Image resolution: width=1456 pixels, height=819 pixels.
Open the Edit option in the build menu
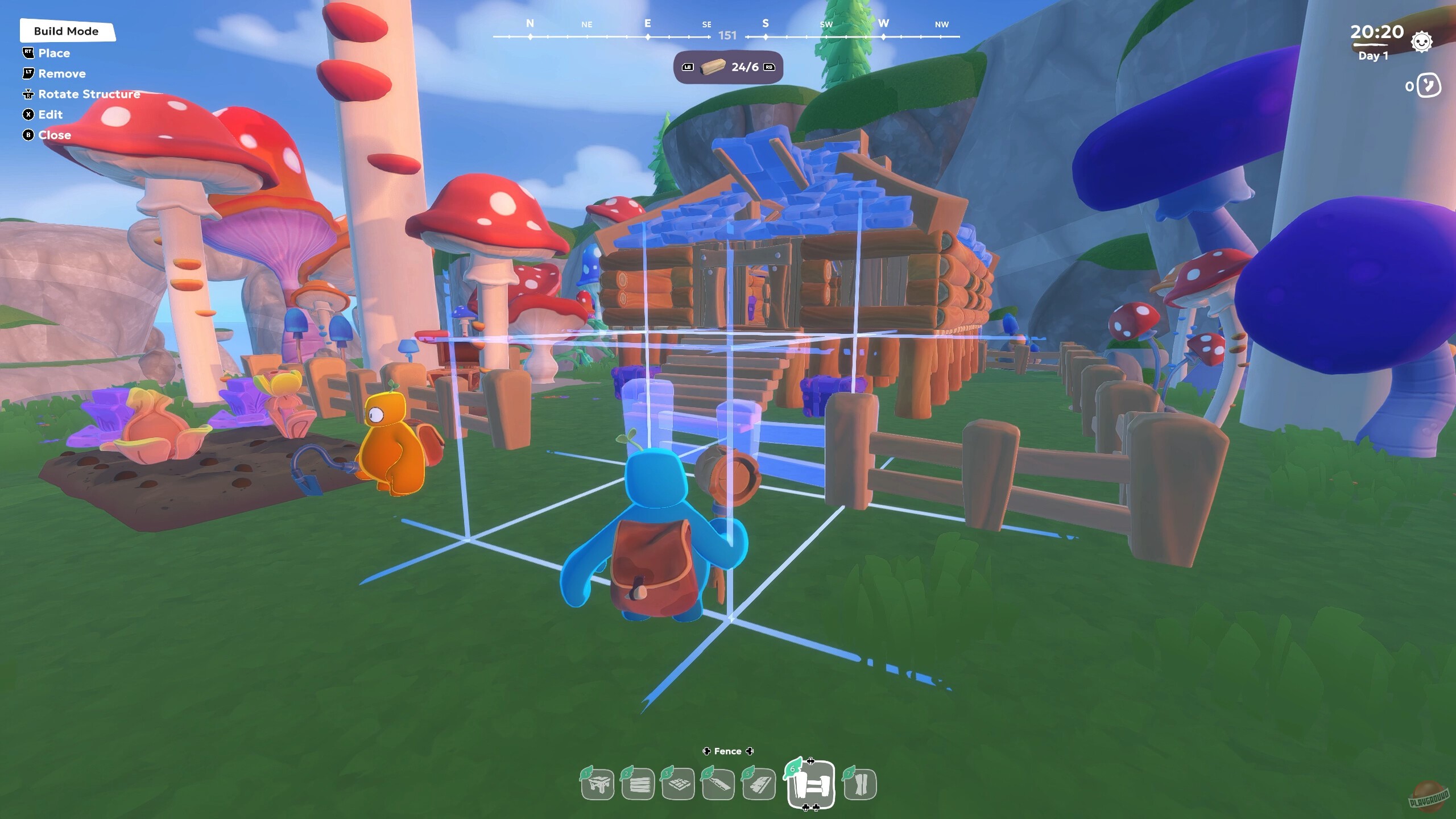pyautogui.click(x=50, y=114)
